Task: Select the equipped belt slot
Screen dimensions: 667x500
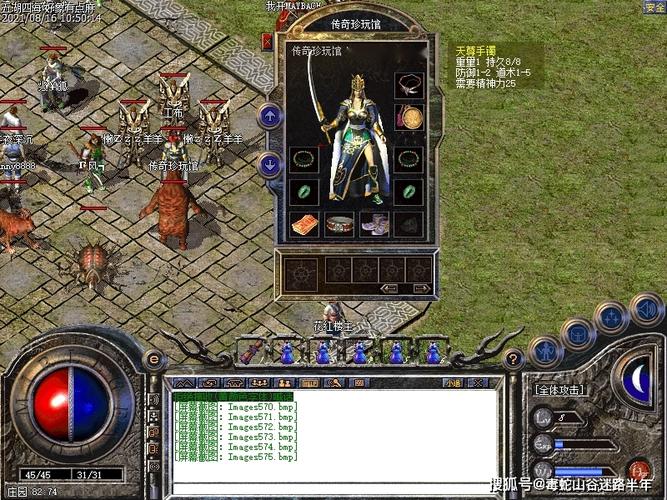Action: [x=340, y=224]
